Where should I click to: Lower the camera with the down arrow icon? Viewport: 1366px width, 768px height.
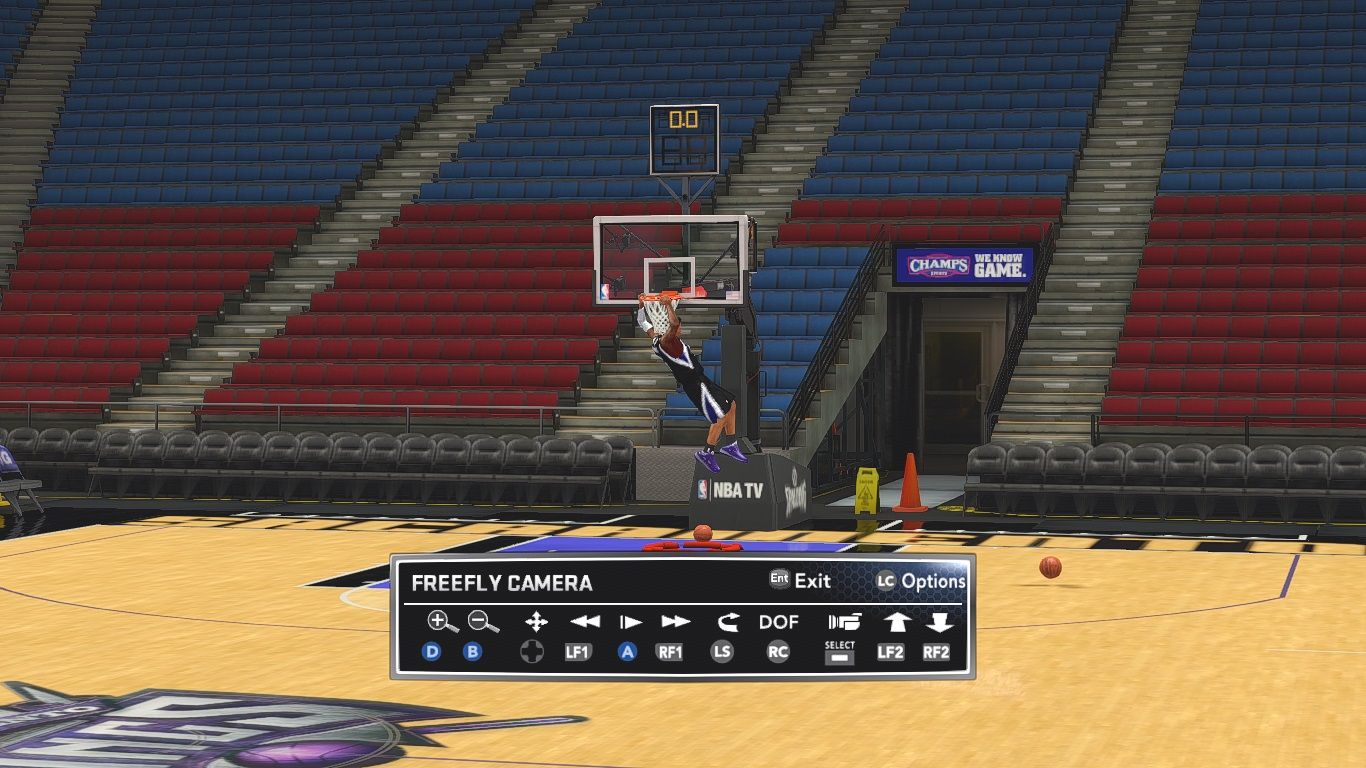pyautogui.click(x=938, y=622)
